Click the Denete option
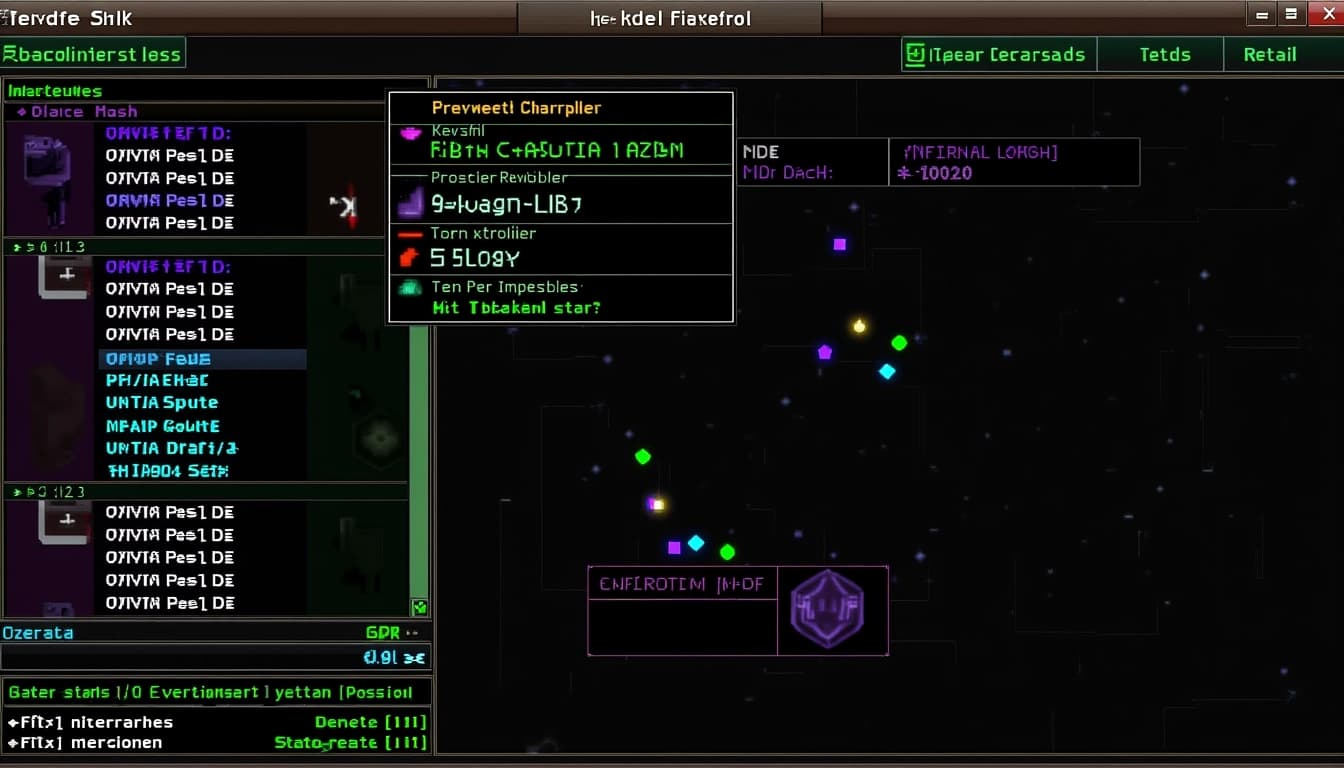 coord(370,722)
